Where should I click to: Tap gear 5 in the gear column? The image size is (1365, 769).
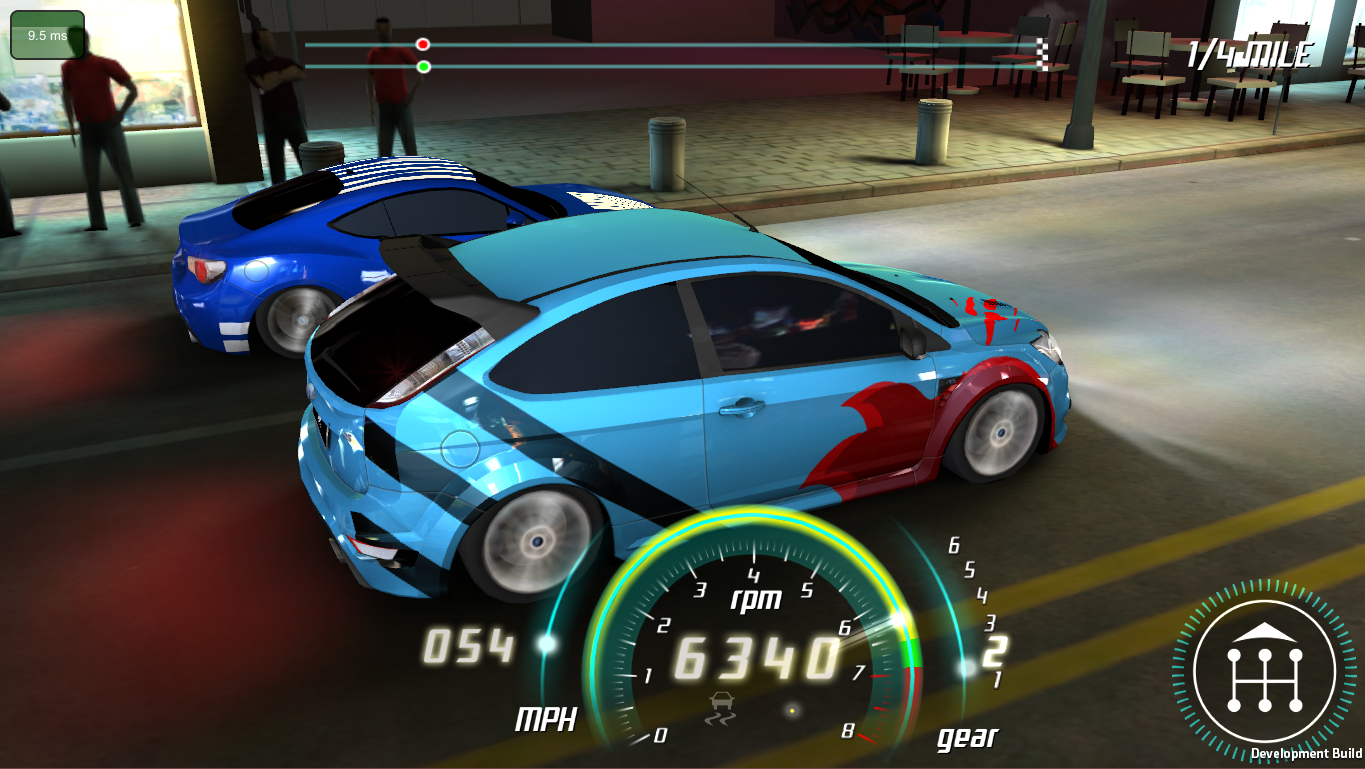point(970,570)
